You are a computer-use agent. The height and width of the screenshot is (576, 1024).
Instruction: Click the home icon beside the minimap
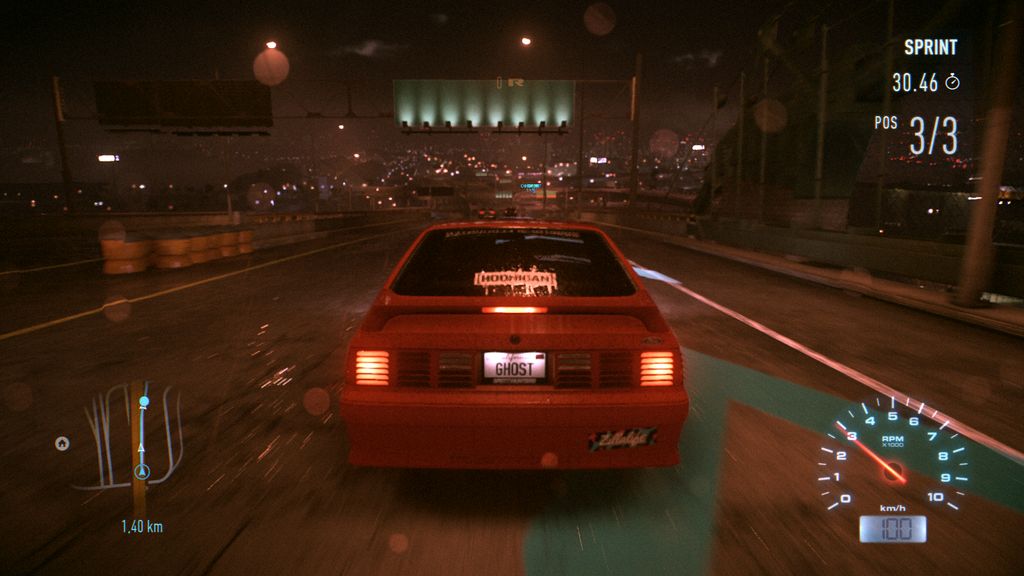[62, 443]
